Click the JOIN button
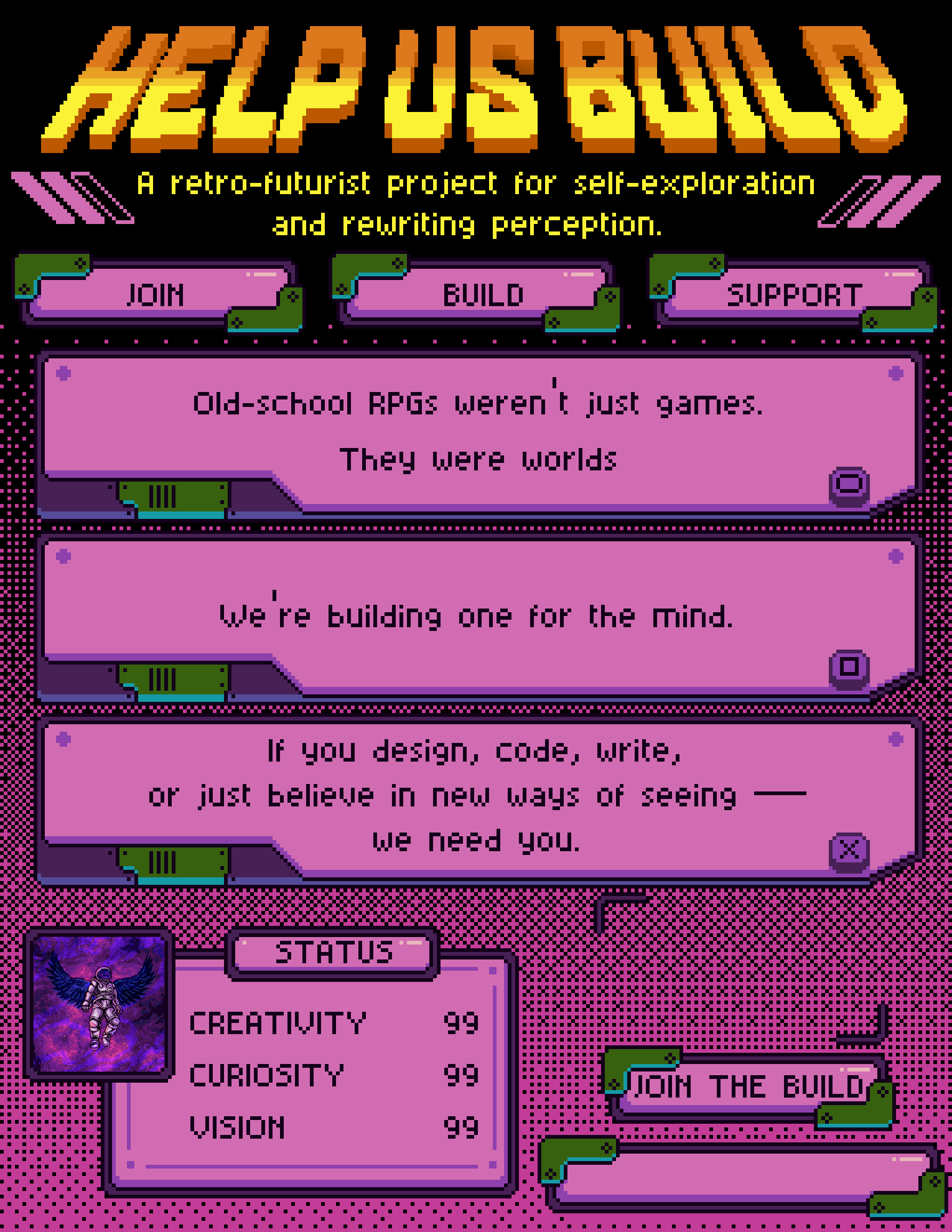 (x=156, y=294)
